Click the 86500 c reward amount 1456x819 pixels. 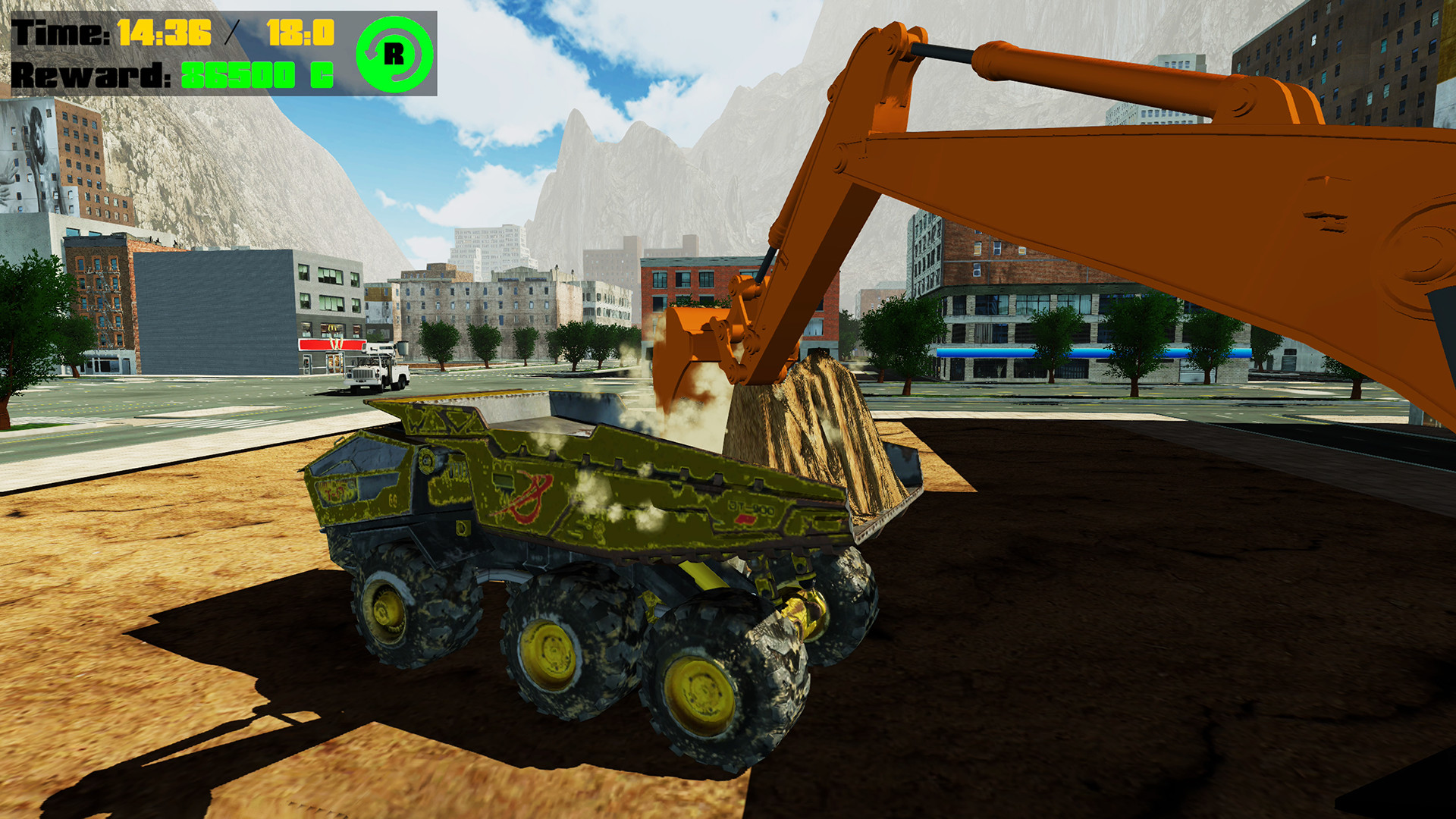(258, 76)
